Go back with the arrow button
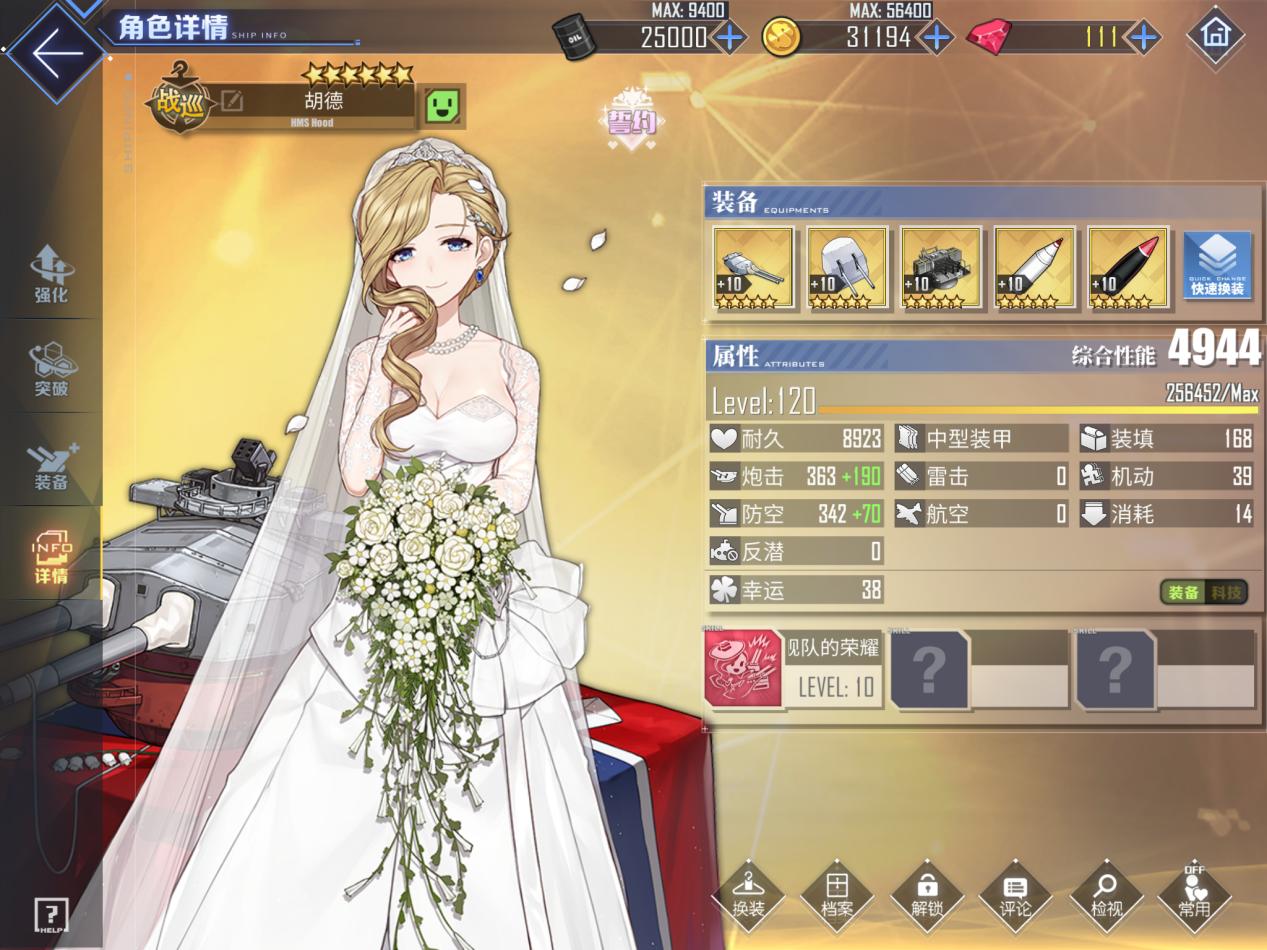The height and width of the screenshot is (950, 1267). (51, 52)
